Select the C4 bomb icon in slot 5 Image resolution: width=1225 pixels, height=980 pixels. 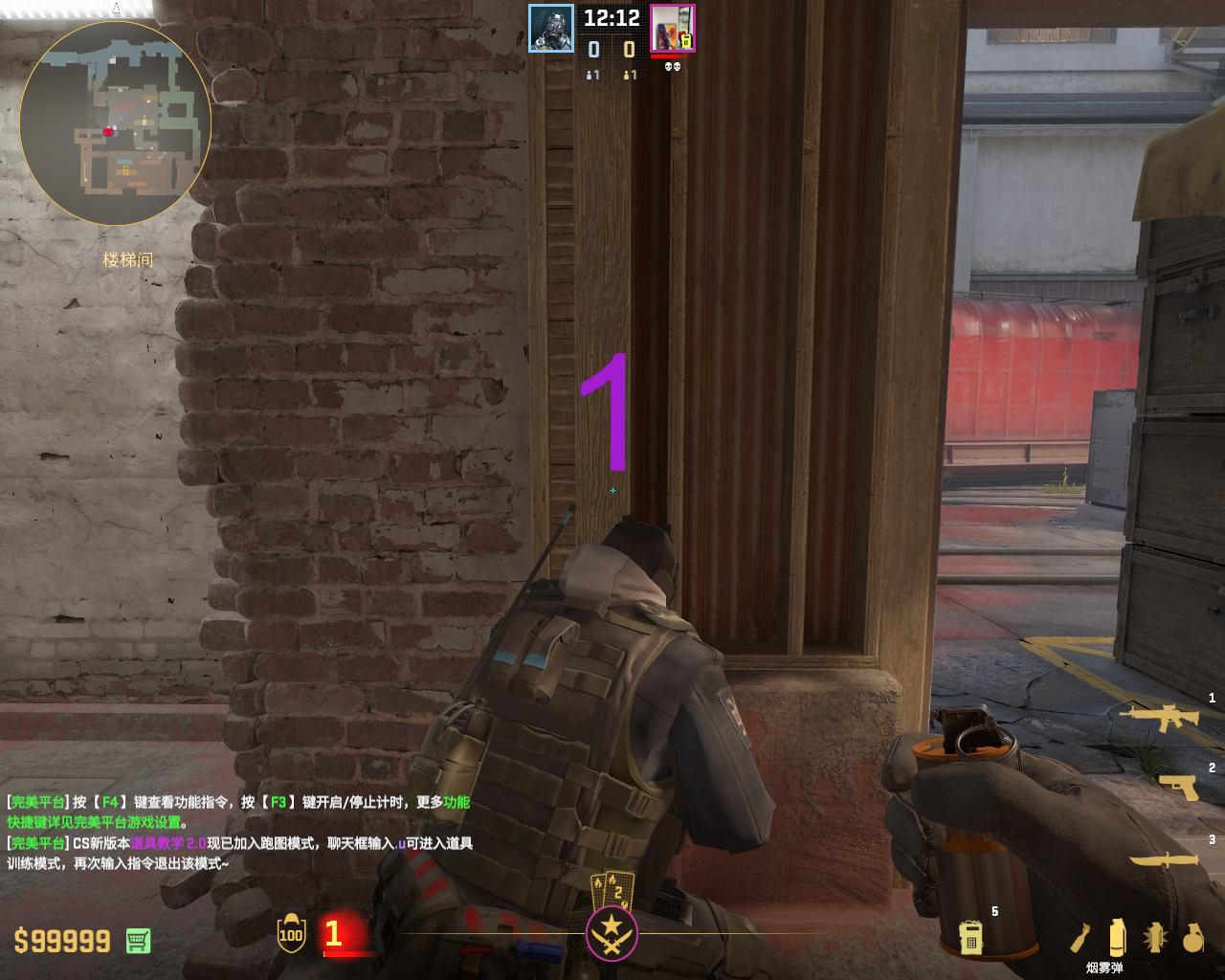[970, 936]
